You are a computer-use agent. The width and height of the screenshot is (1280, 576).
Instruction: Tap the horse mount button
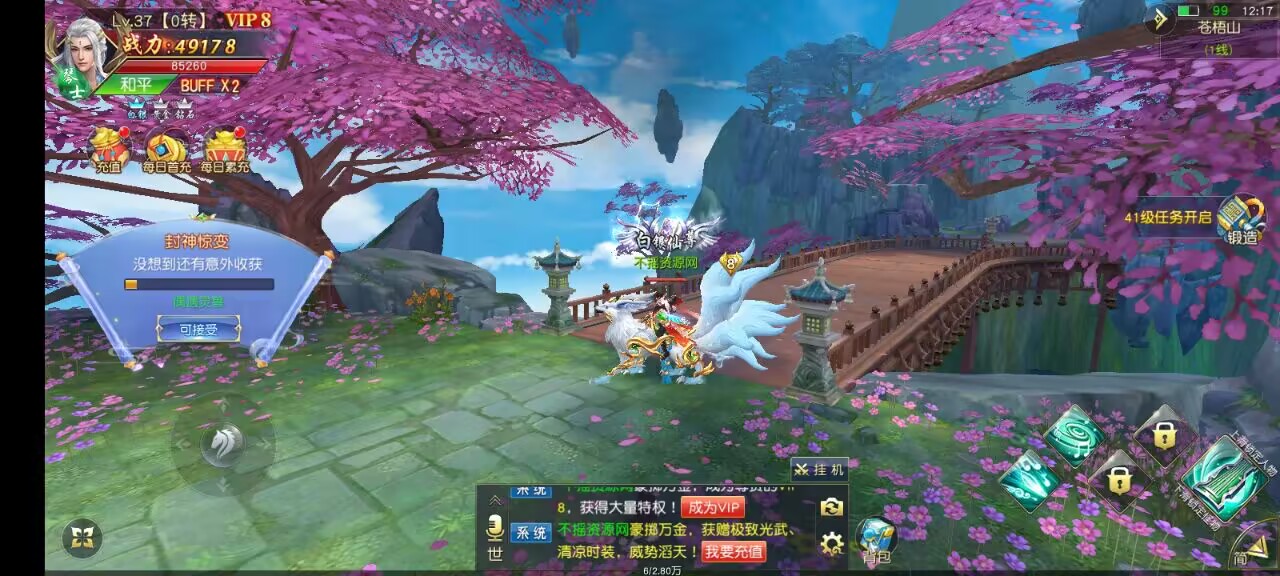221,445
